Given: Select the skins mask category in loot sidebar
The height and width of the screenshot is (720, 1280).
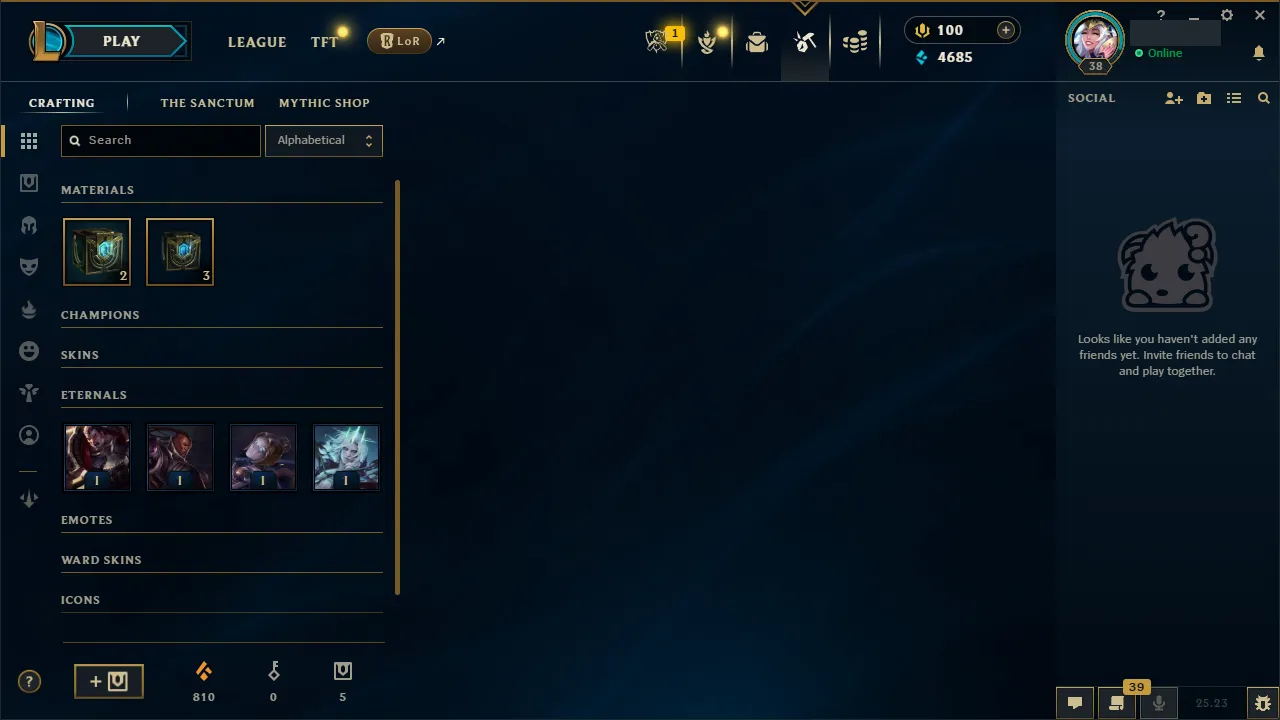Looking at the screenshot, I should tap(29, 266).
